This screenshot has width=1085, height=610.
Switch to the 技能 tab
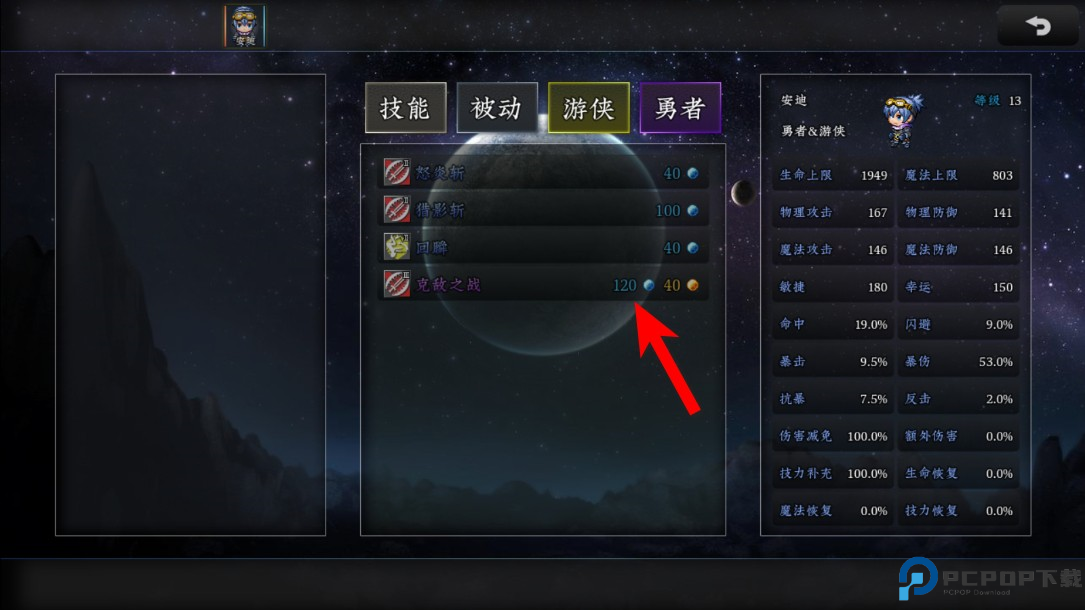(405, 108)
